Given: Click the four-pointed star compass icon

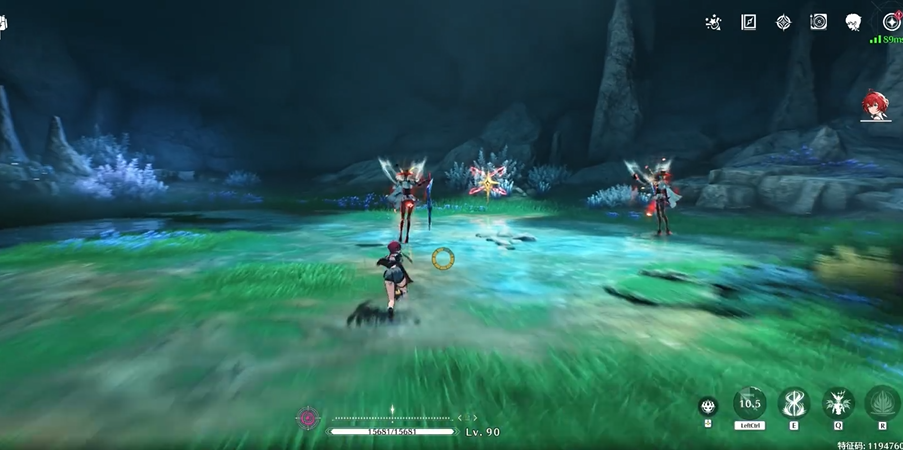Looking at the screenshot, I should (783, 22).
